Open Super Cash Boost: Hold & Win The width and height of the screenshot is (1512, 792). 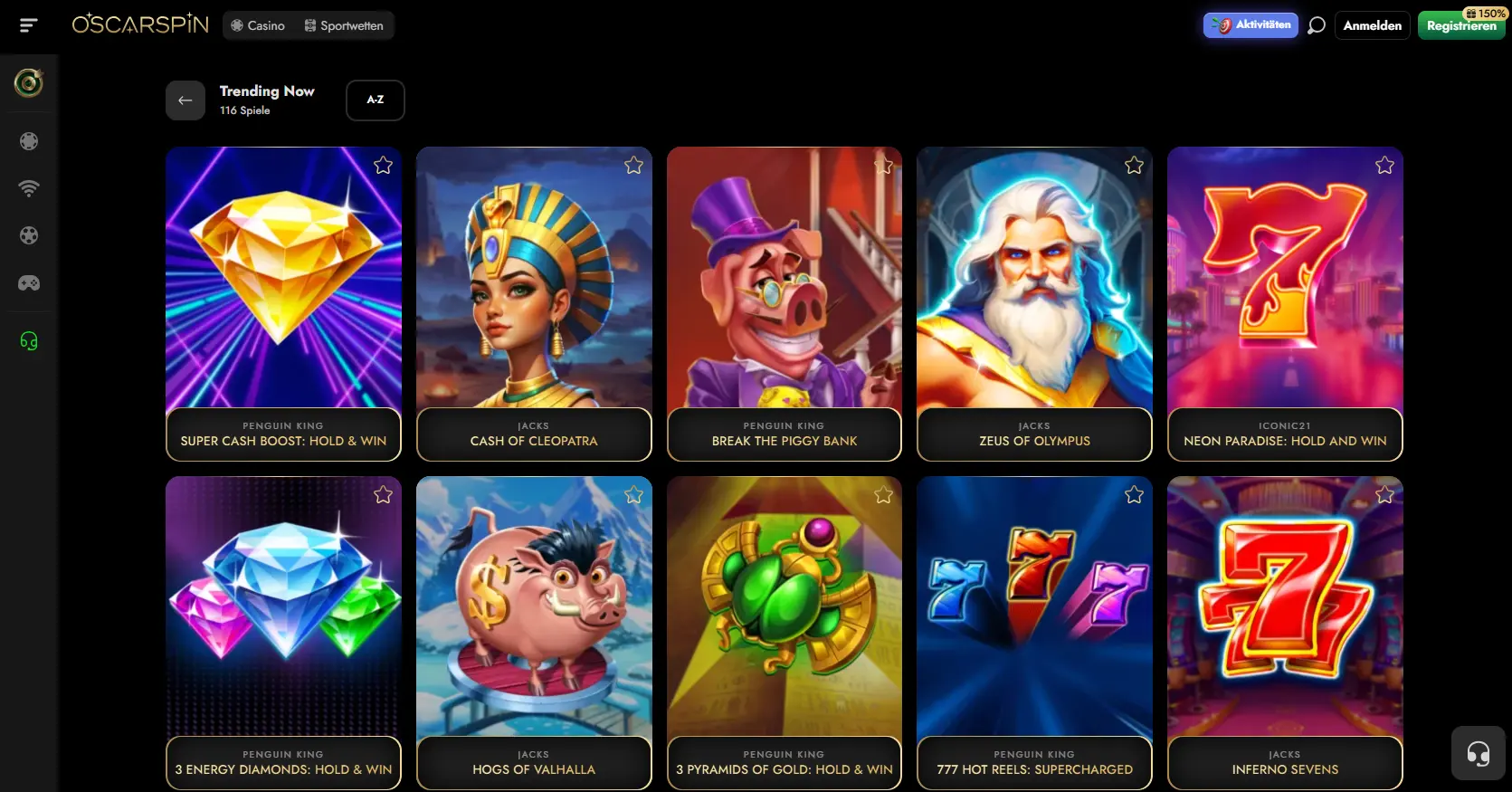tap(283, 290)
